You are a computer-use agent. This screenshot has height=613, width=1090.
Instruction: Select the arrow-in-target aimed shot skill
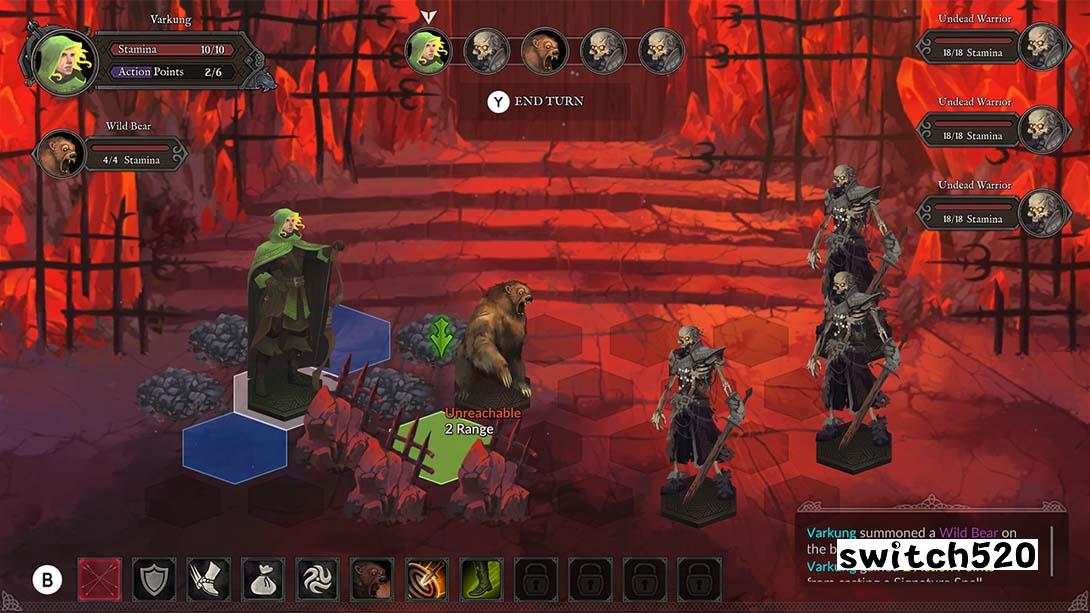tap(426, 579)
